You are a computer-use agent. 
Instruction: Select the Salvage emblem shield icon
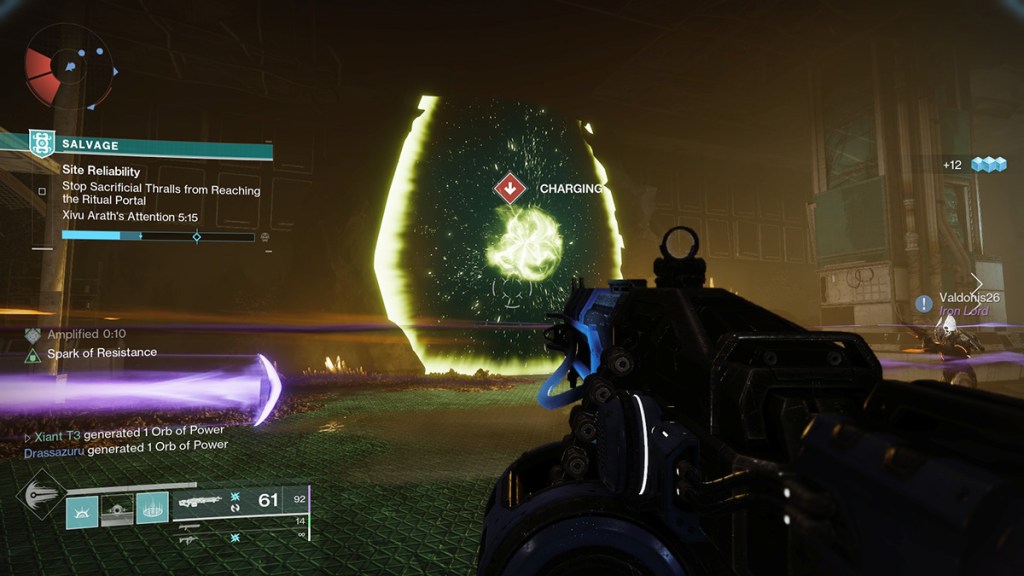[x=41, y=144]
